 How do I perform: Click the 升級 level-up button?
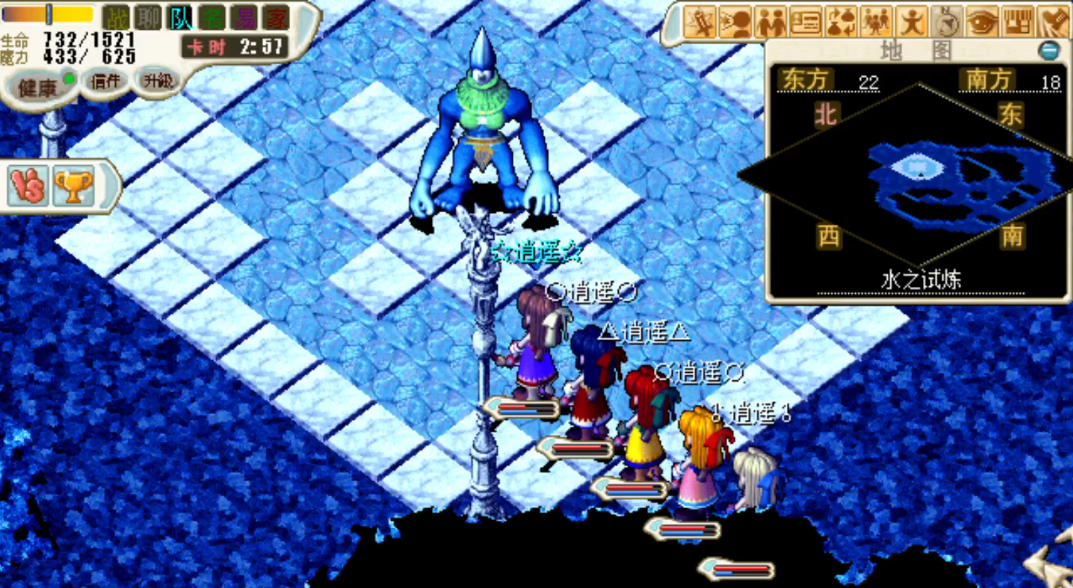(156, 80)
